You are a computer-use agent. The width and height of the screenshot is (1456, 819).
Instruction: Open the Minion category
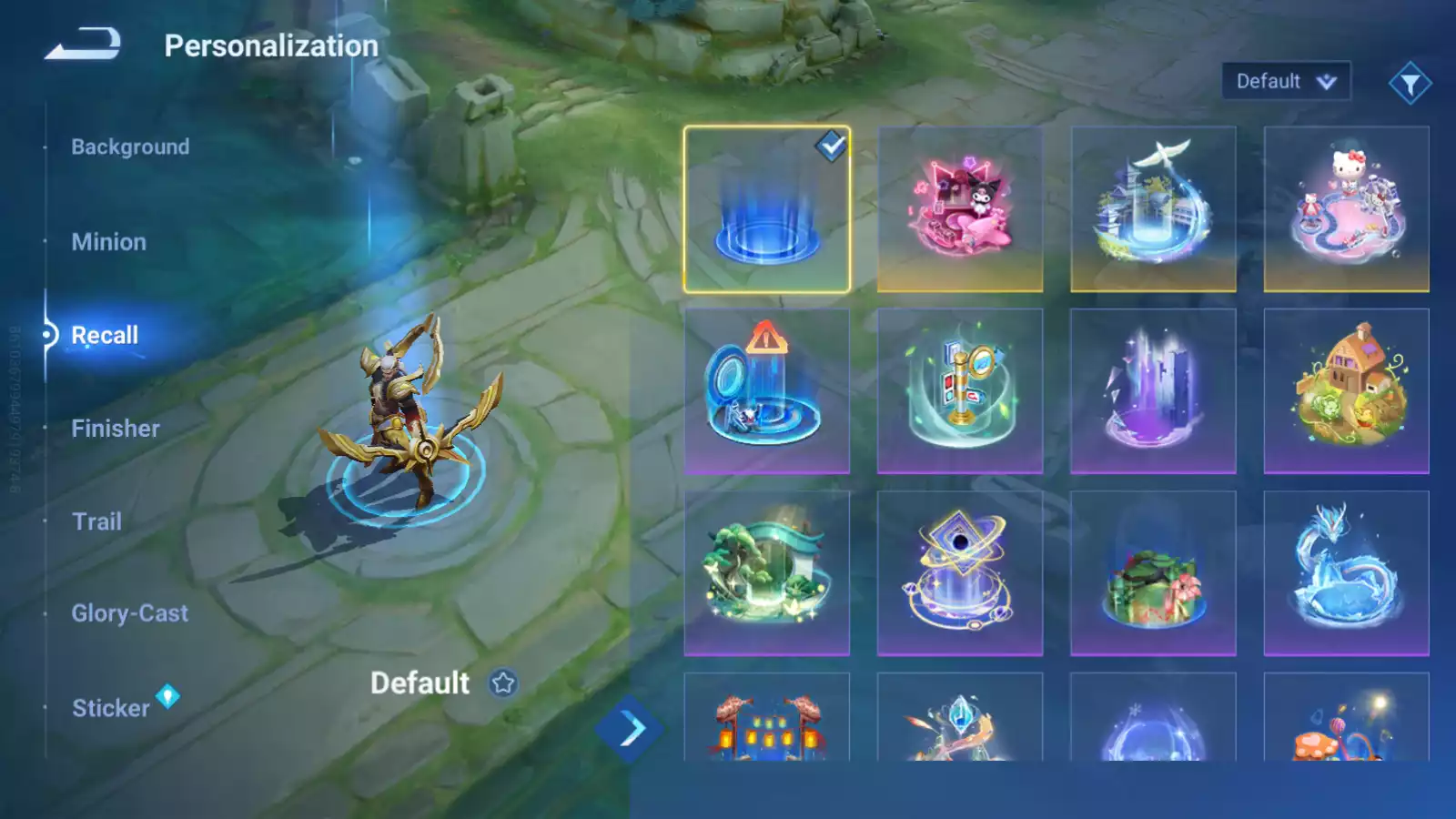point(108,242)
